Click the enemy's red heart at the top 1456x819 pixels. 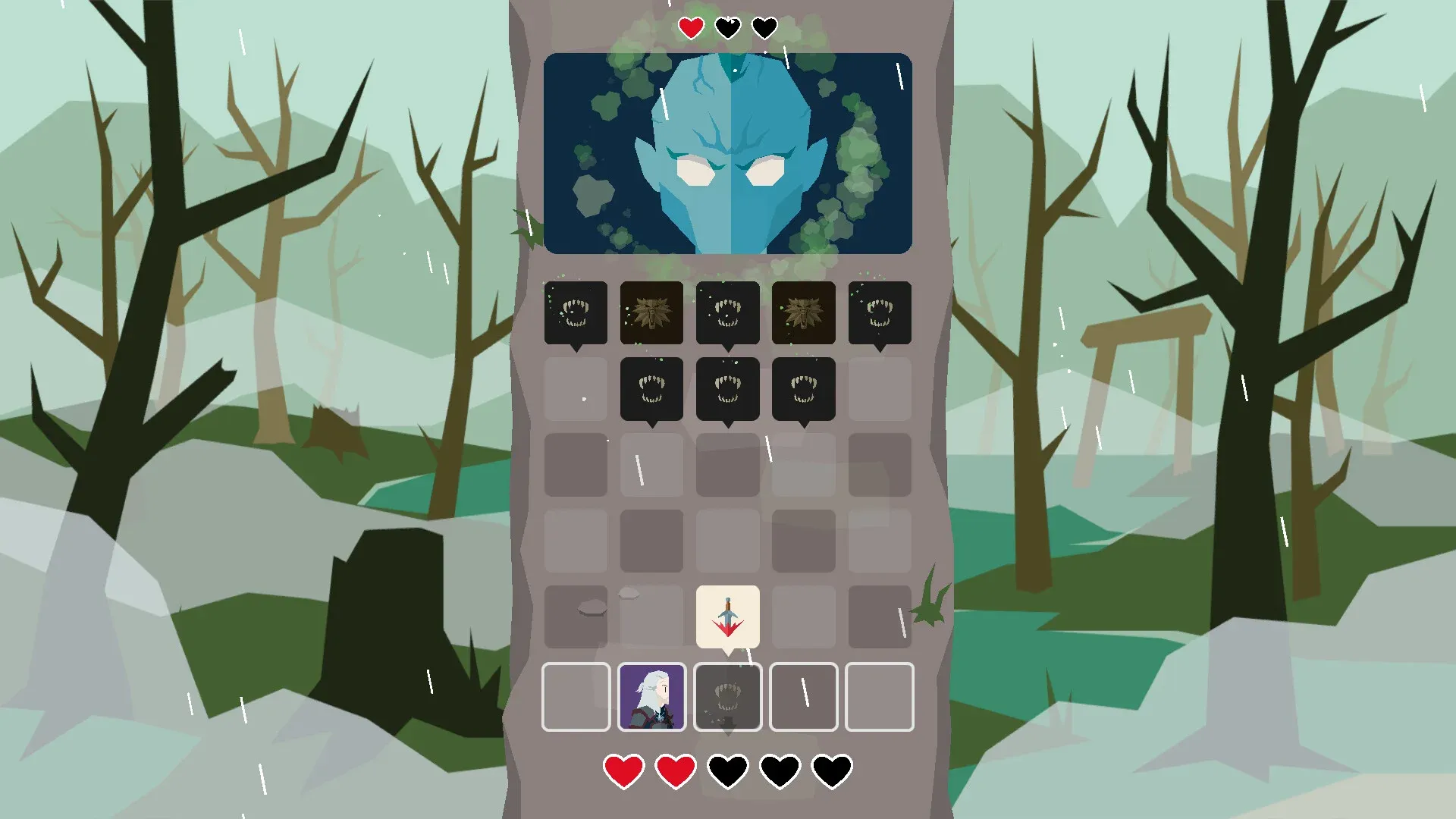690,27
